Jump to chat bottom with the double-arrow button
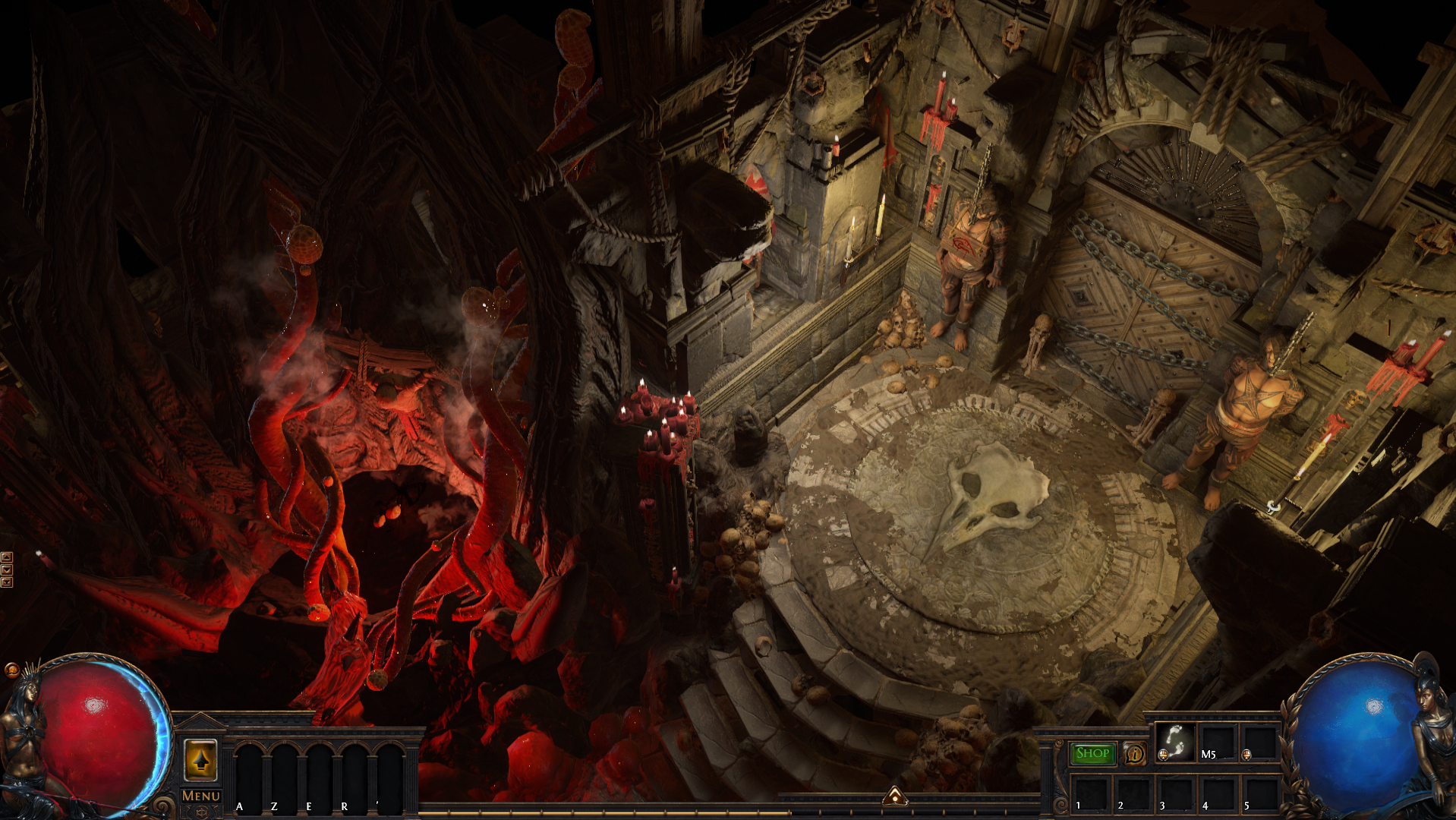The width and height of the screenshot is (1456, 820). pos(7,582)
